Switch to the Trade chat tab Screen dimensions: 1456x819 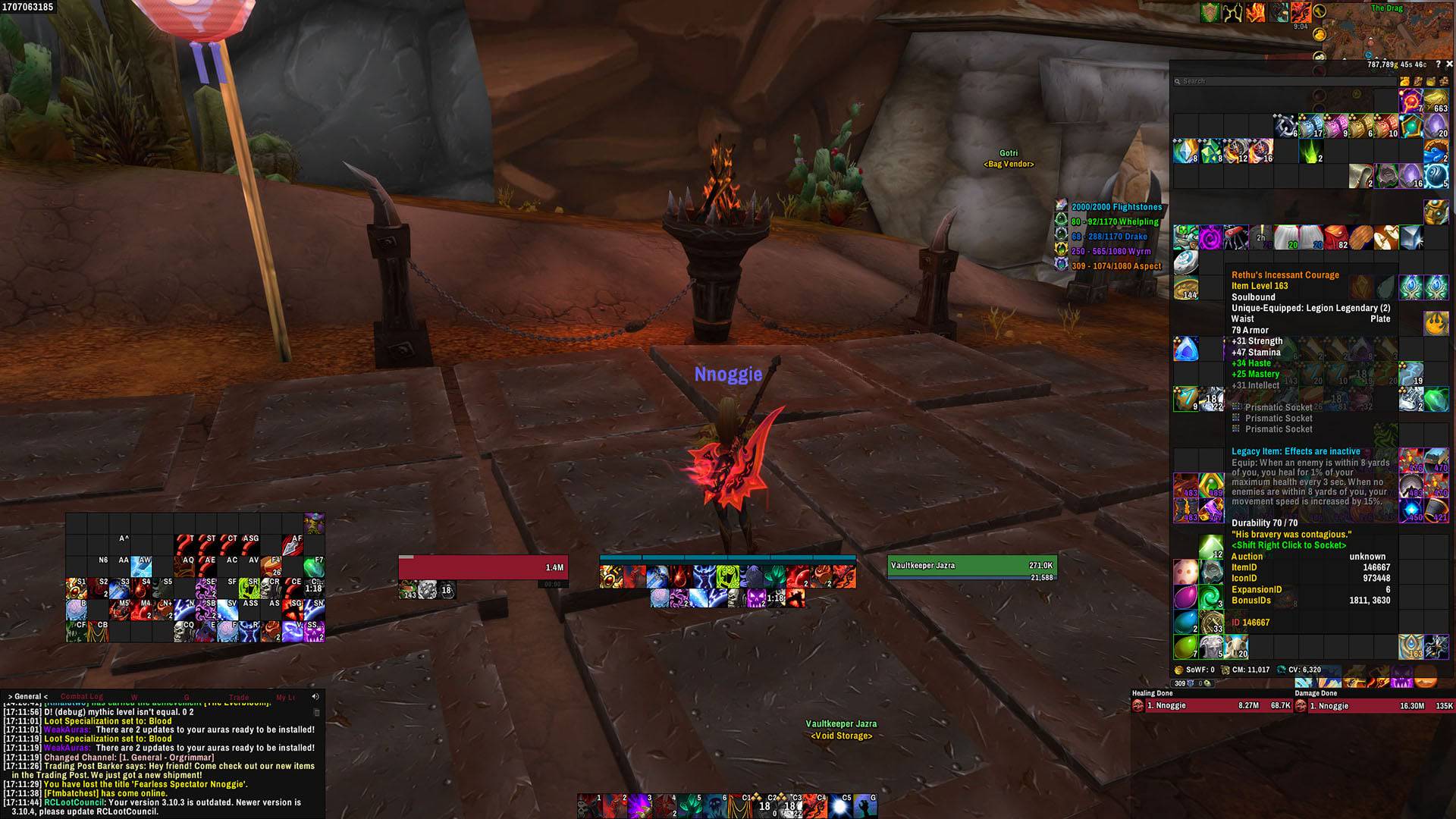click(x=239, y=697)
